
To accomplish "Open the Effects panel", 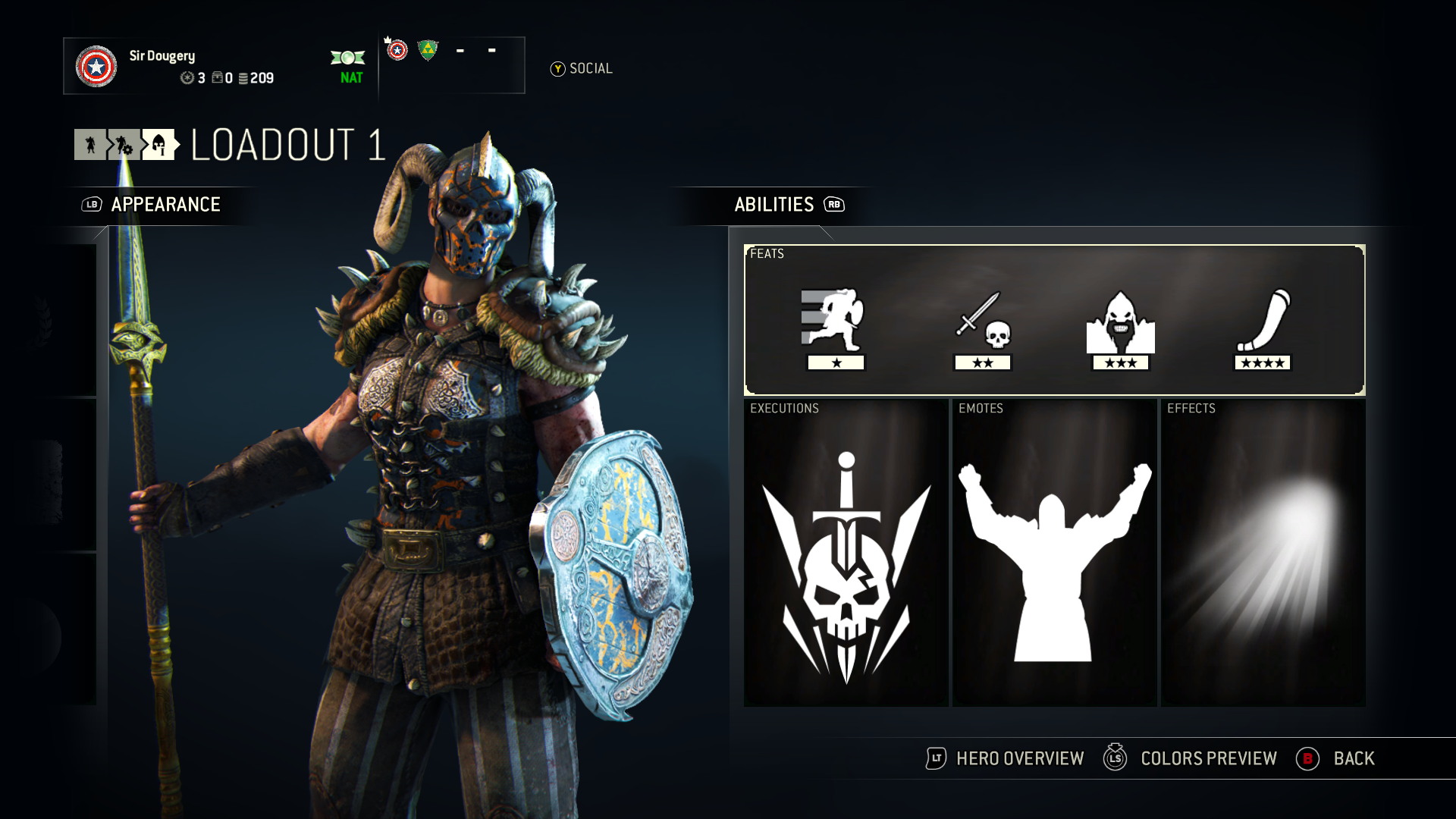I will [1263, 554].
